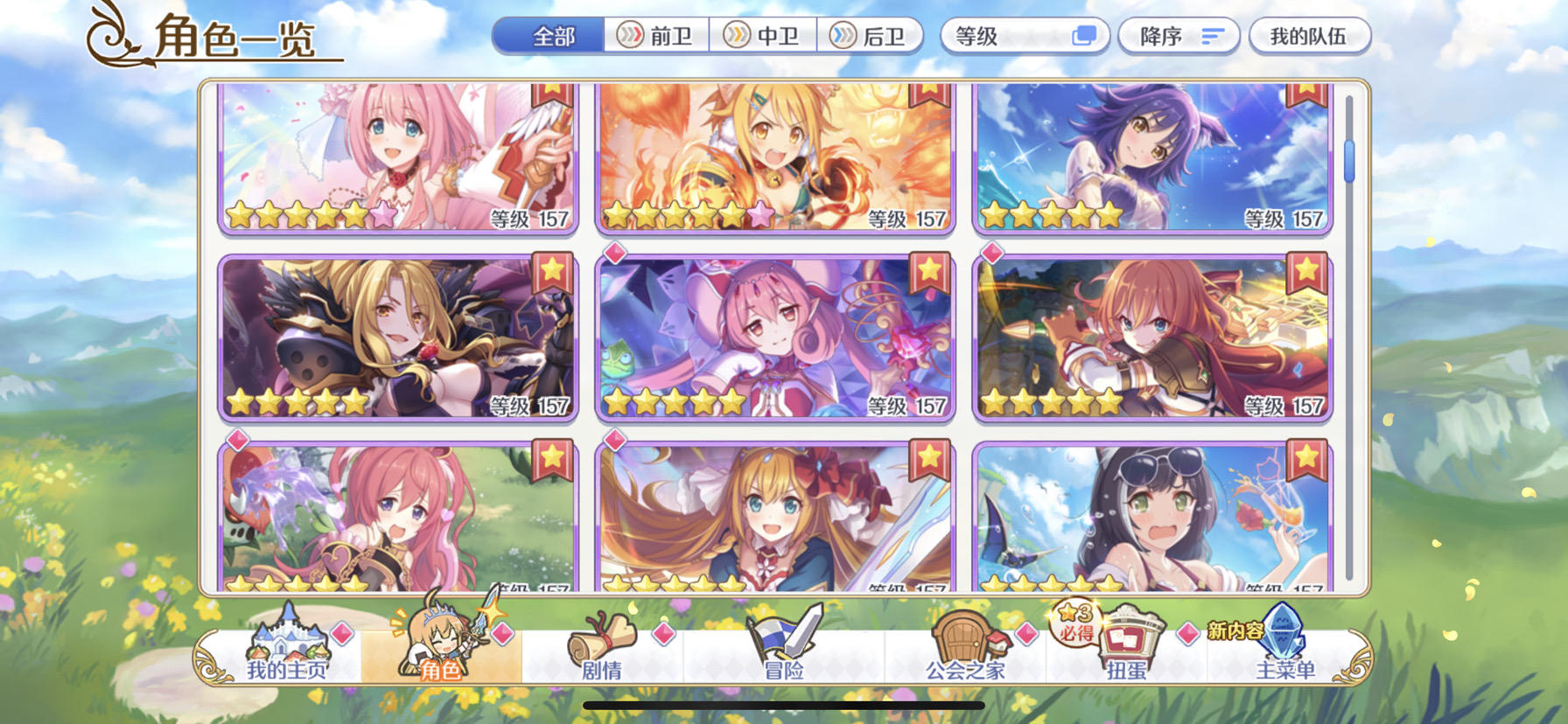Switch to the 全部 tab
The height and width of the screenshot is (724, 1568).
(549, 35)
